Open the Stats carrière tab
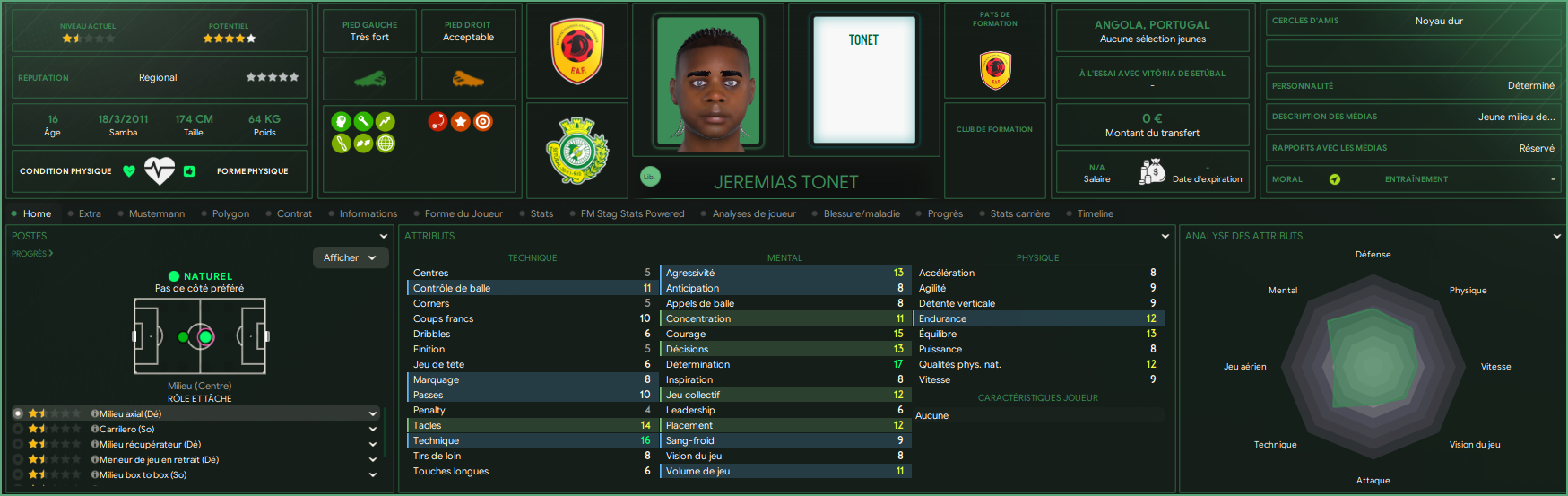Viewport: 1568px width, 496px height. coord(1019,213)
